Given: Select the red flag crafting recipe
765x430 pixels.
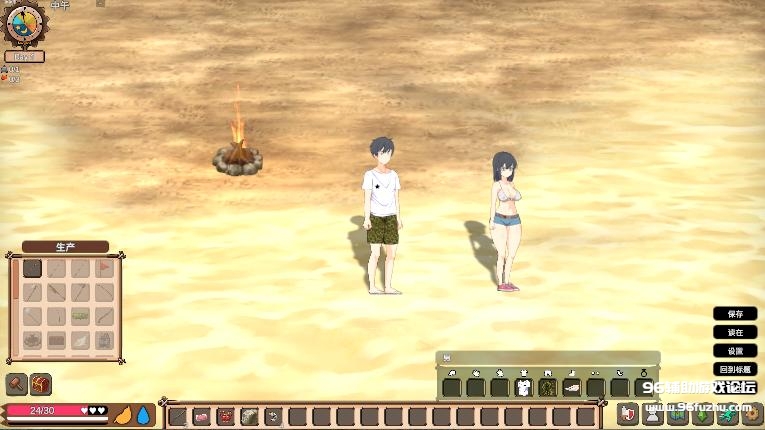Looking at the screenshot, I should tap(104, 268).
